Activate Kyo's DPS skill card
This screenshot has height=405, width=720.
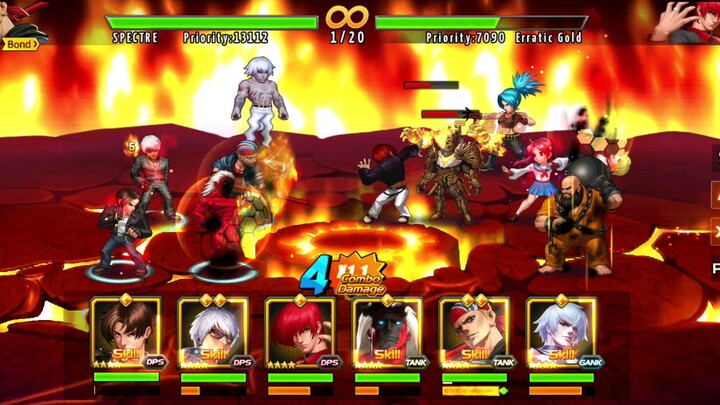[125, 334]
